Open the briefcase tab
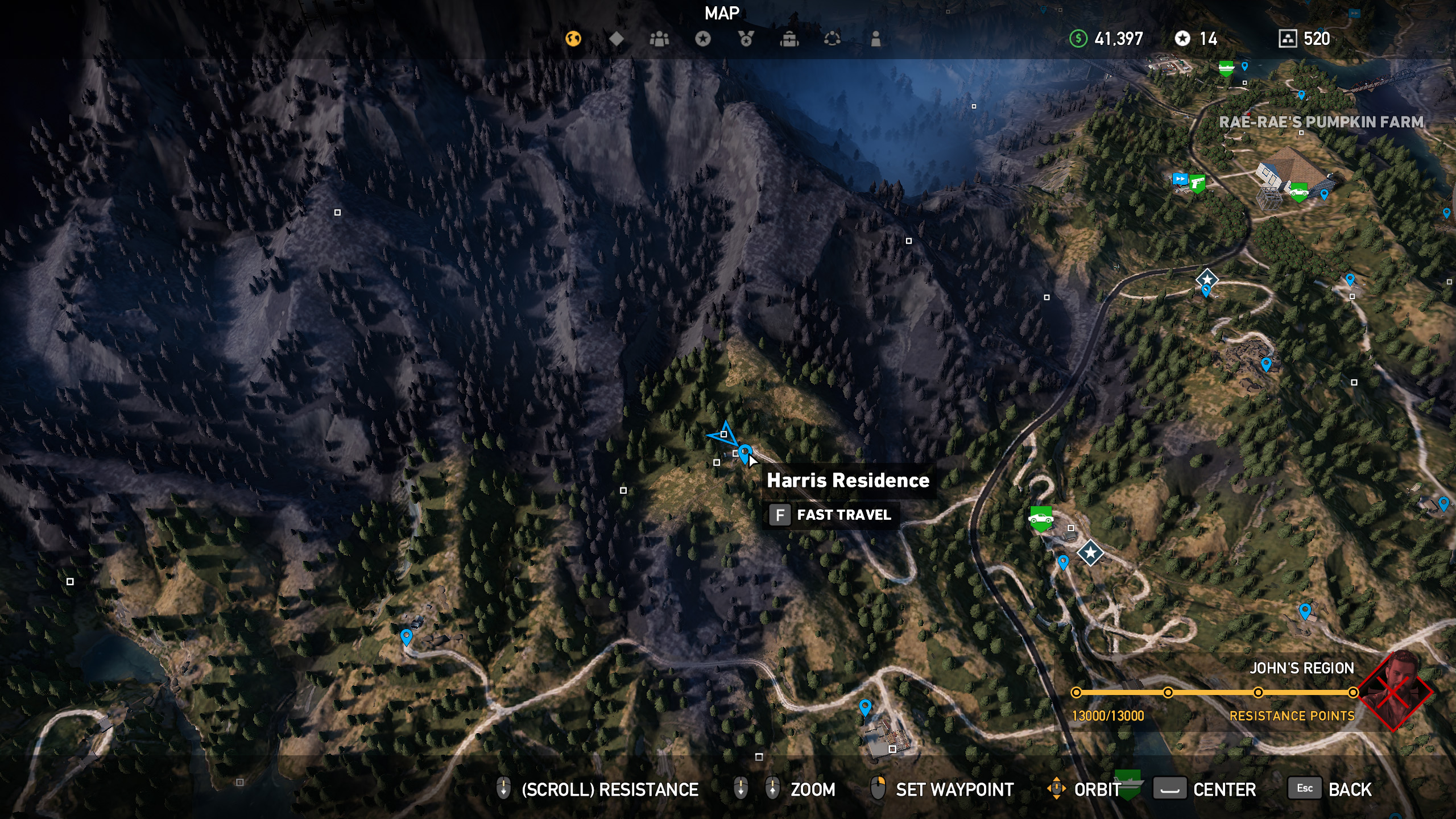The height and width of the screenshot is (819, 1456). 789,39
